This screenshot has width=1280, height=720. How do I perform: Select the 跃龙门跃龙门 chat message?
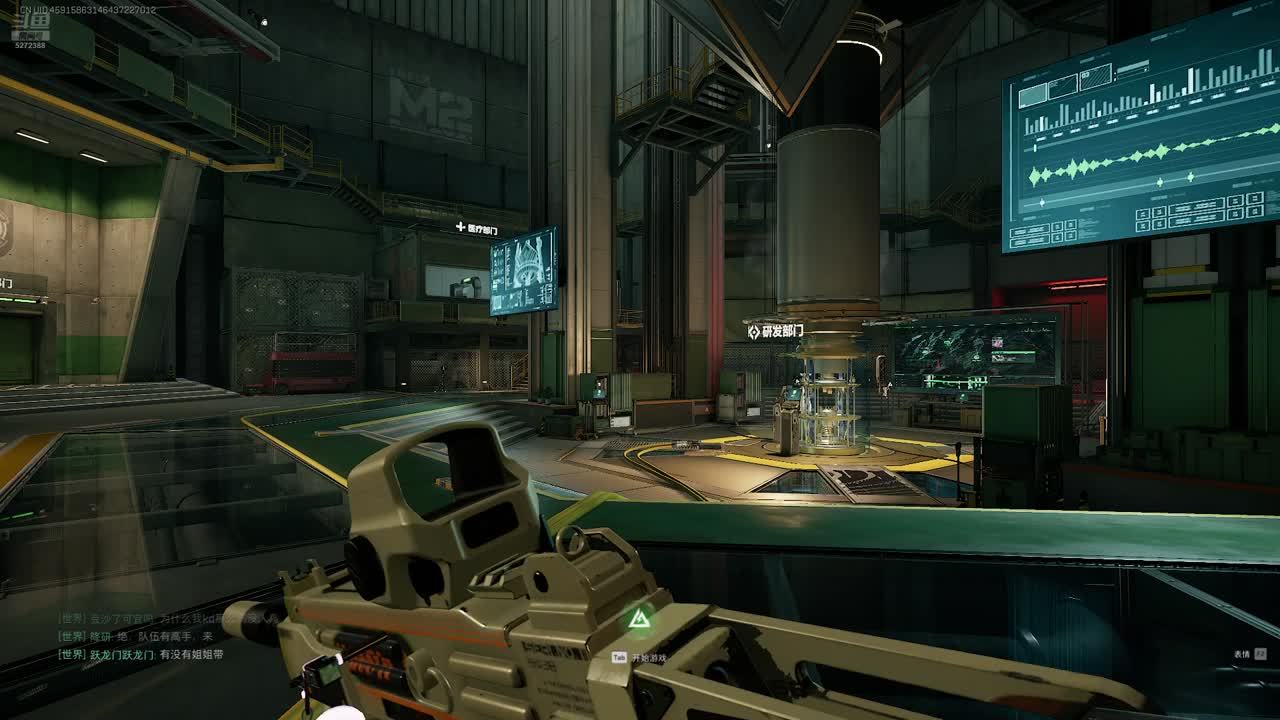tap(141, 654)
